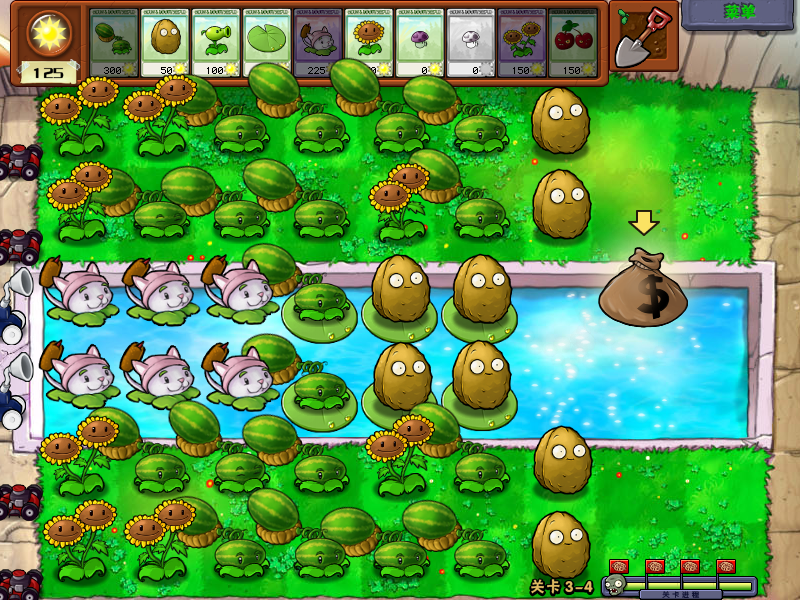
Task: Select the Cherry Bomb seed packet
Action: pyautogui.click(x=573, y=43)
